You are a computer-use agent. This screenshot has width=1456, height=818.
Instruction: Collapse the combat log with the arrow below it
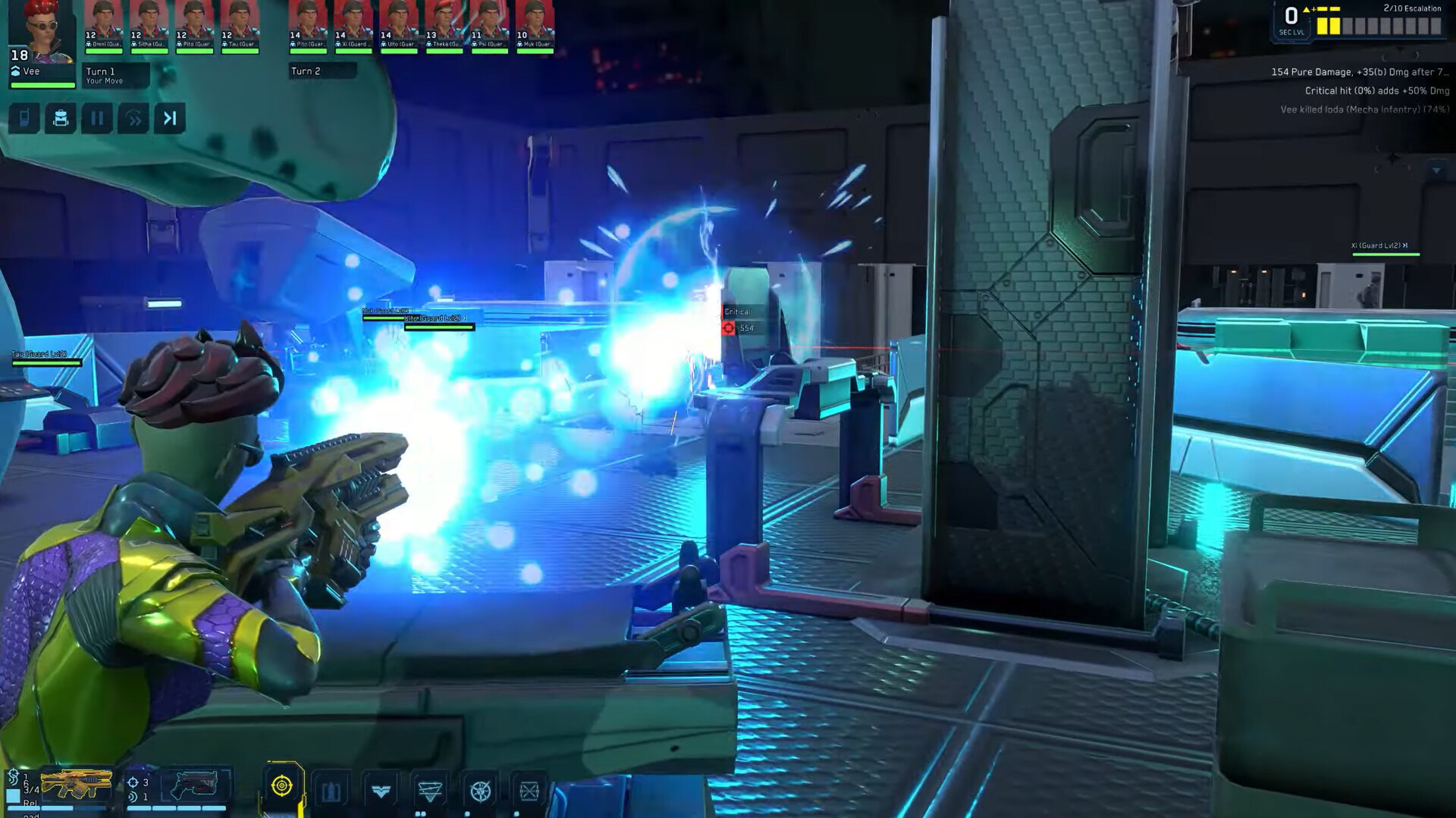[x=1436, y=170]
